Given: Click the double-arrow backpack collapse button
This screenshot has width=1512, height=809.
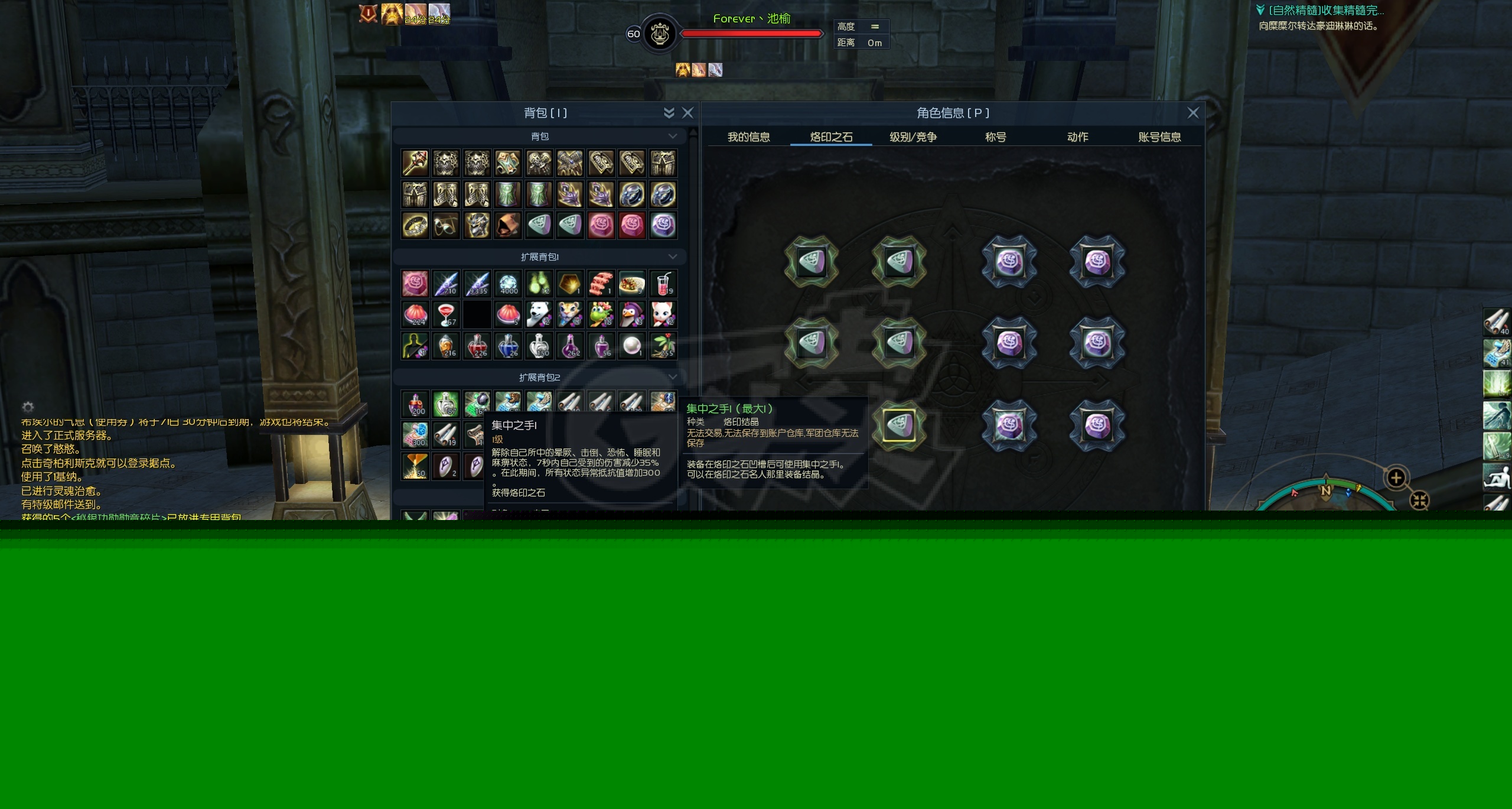Looking at the screenshot, I should (669, 113).
